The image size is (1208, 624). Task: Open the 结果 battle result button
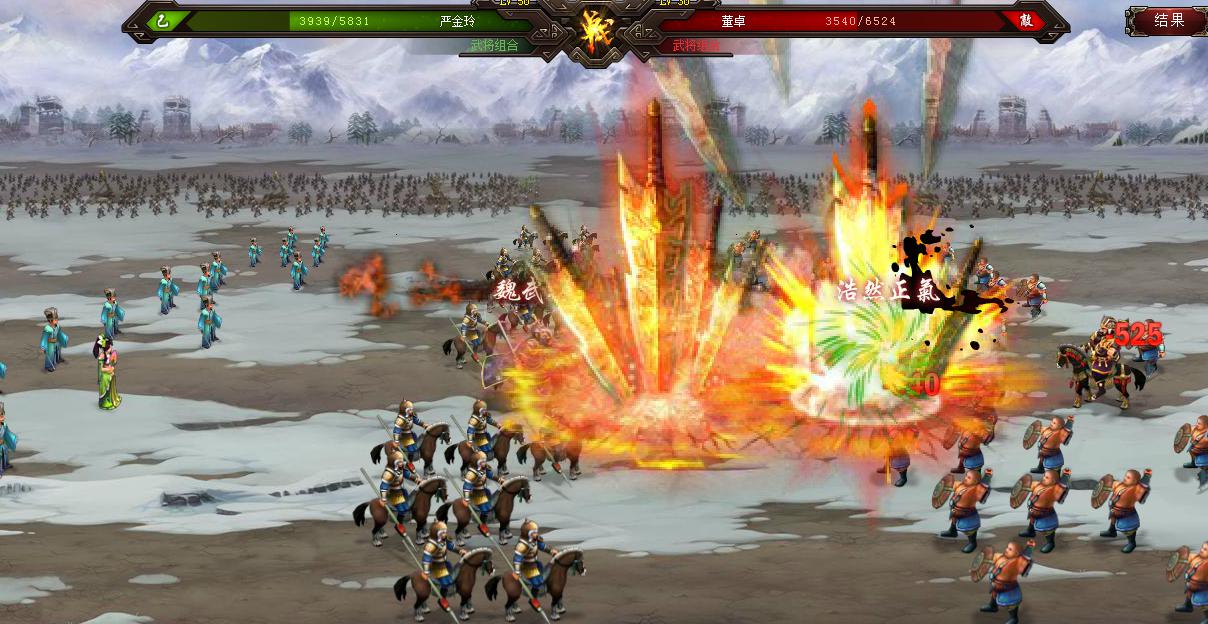[x=1168, y=20]
